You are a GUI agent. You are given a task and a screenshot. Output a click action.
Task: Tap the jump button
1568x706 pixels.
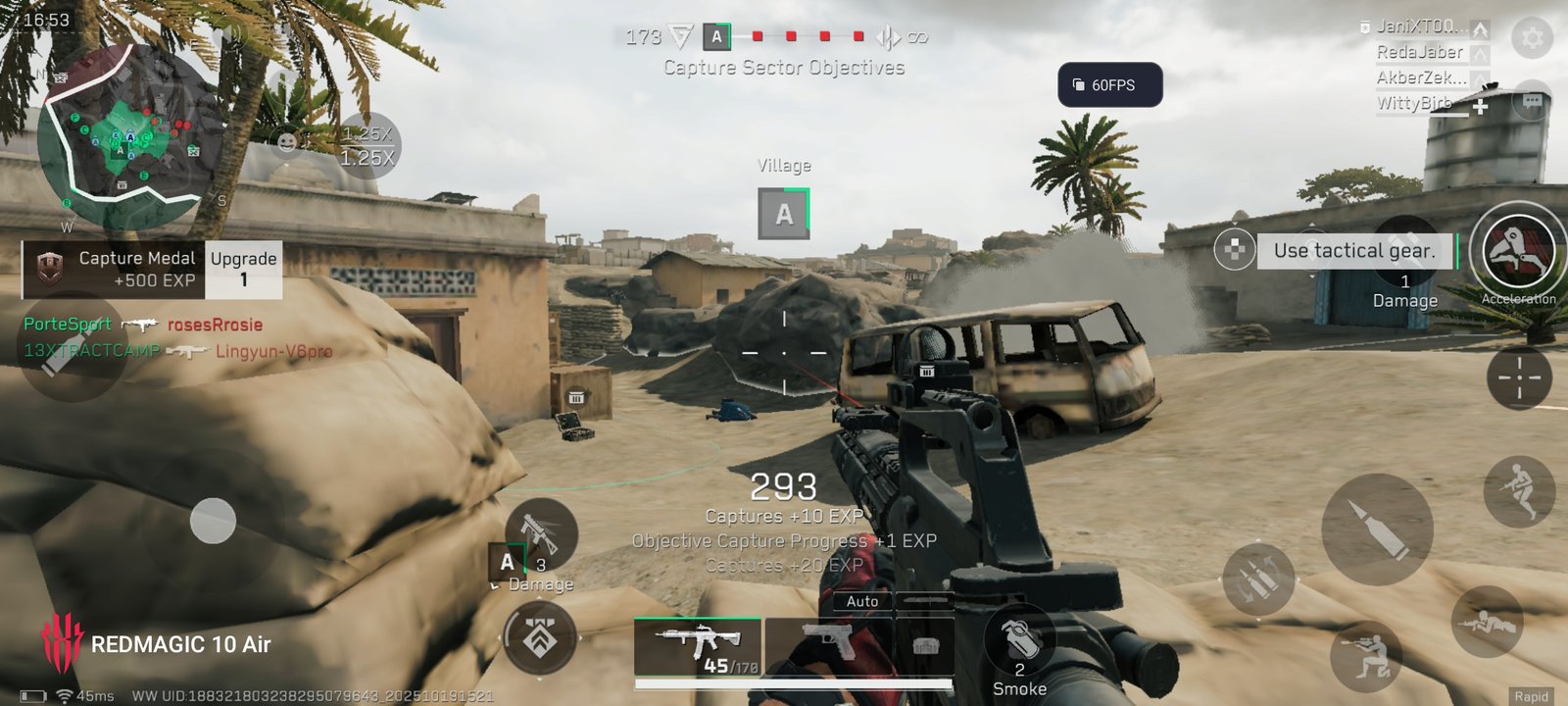[1518, 489]
